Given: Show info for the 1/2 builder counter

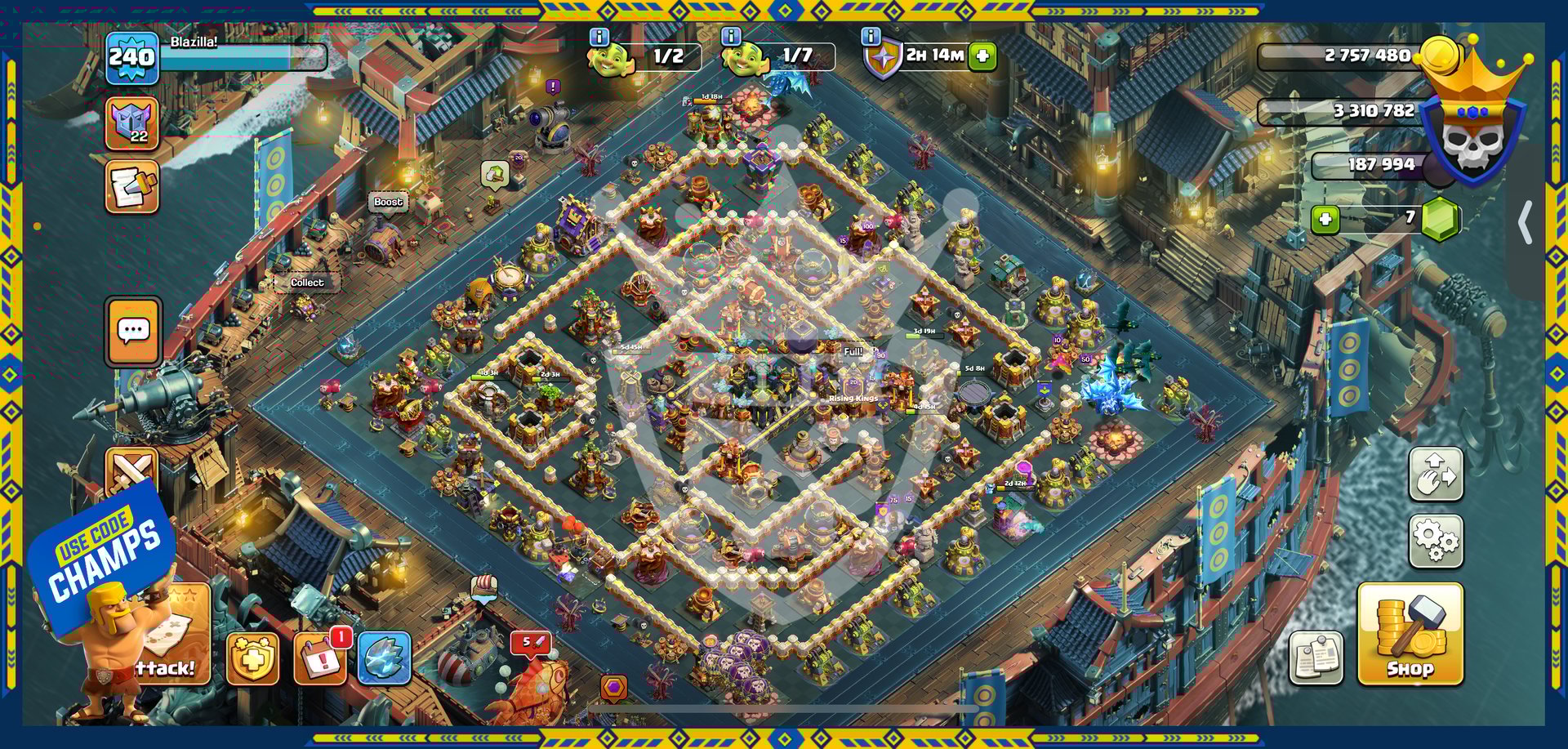Looking at the screenshot, I should tap(599, 37).
